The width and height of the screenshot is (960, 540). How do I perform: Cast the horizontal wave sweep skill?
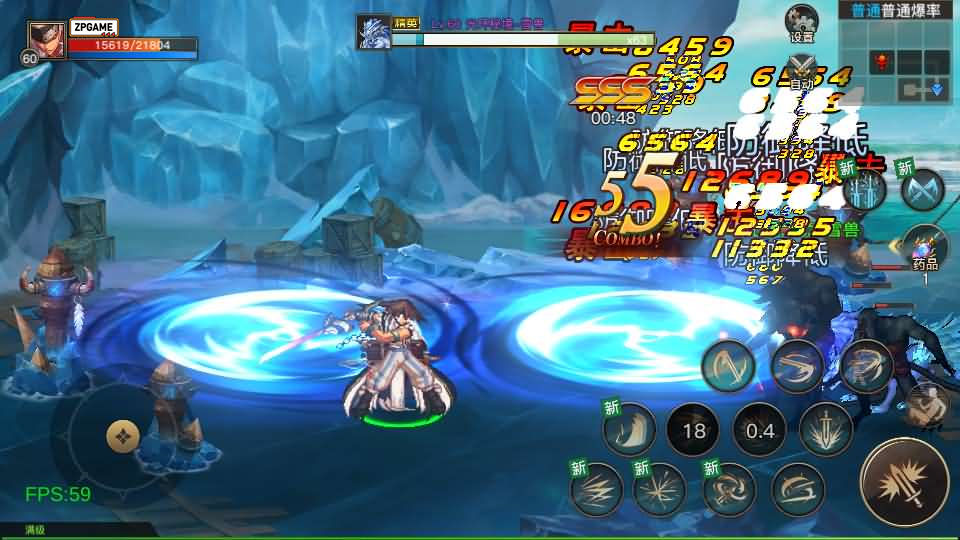click(795, 490)
